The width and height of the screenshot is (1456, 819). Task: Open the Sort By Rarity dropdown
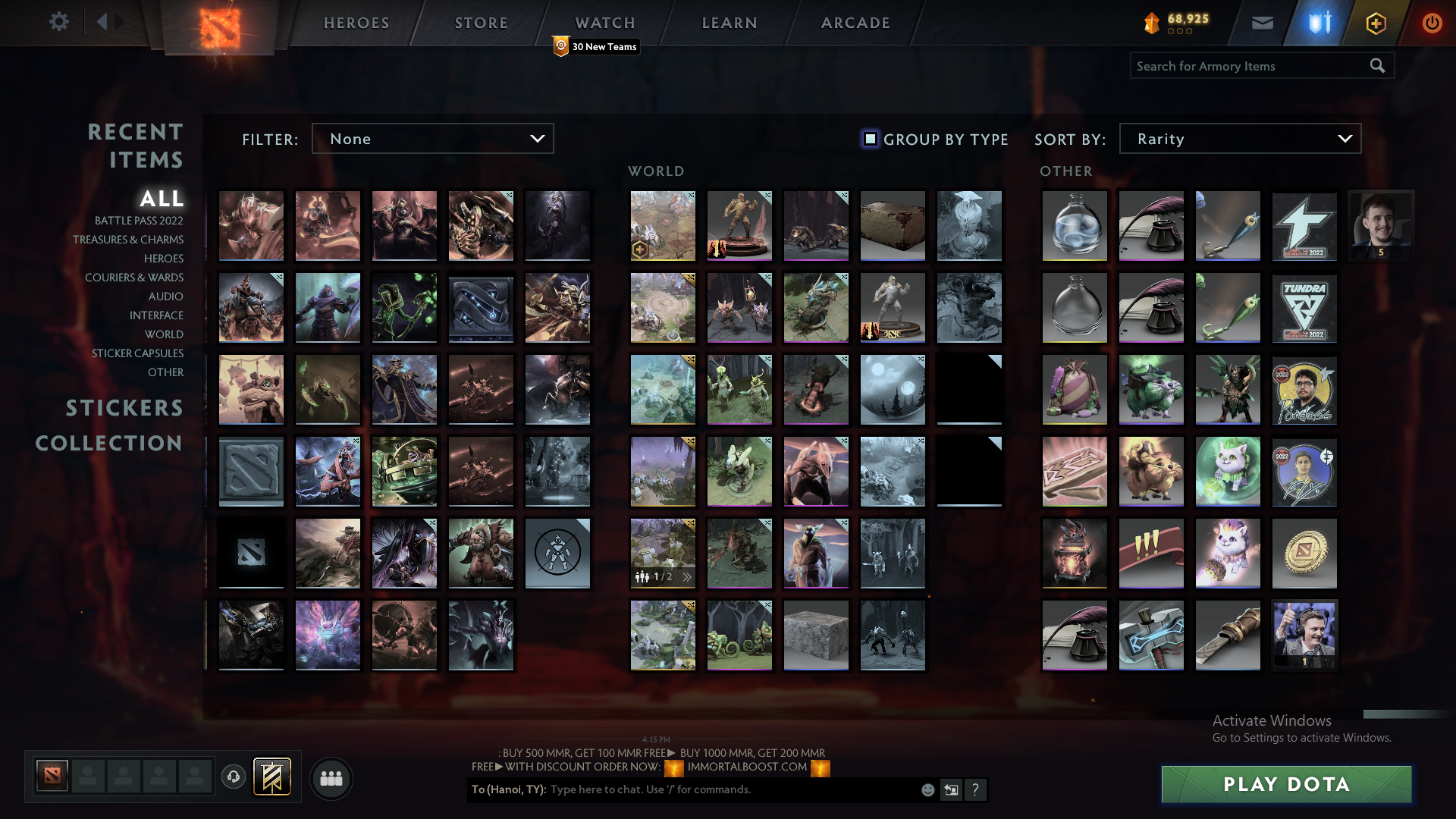(1239, 138)
